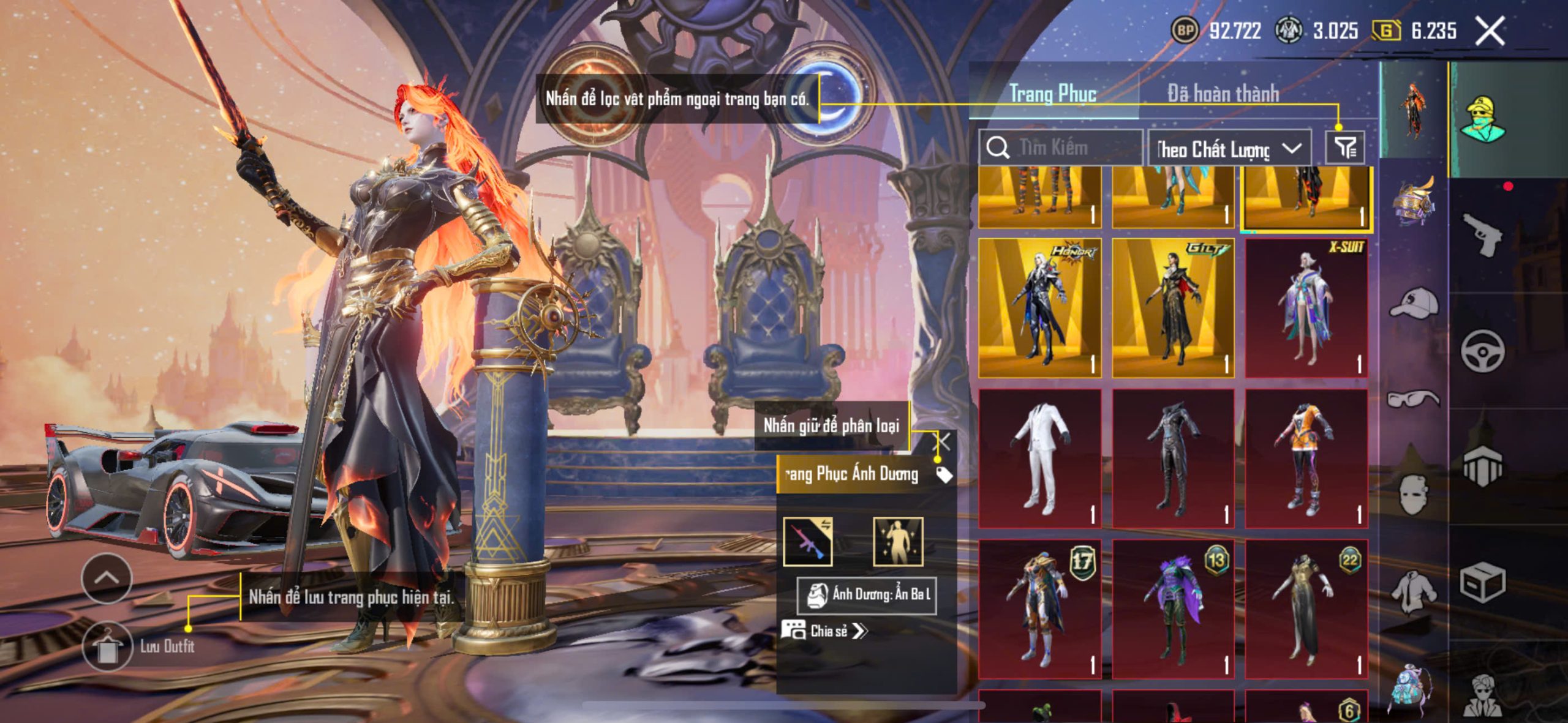This screenshot has height=723, width=1568.
Task: Select the white suit outfit
Action: pyautogui.click(x=1039, y=458)
